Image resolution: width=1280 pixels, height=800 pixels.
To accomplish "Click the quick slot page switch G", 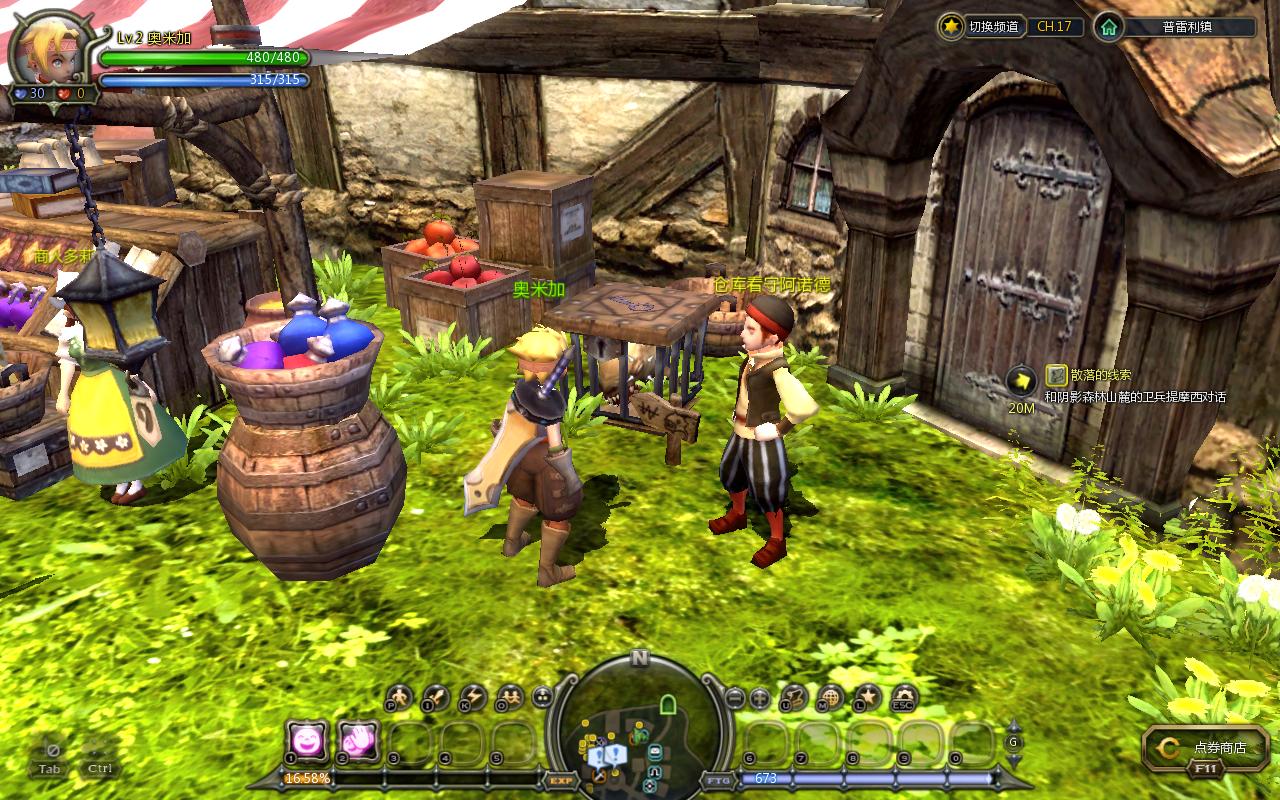I will [1013, 741].
